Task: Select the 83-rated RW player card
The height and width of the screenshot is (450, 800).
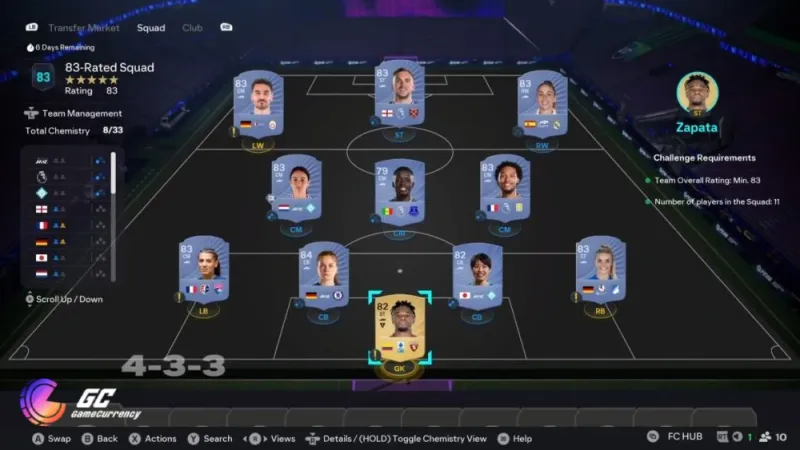Action: (541, 105)
